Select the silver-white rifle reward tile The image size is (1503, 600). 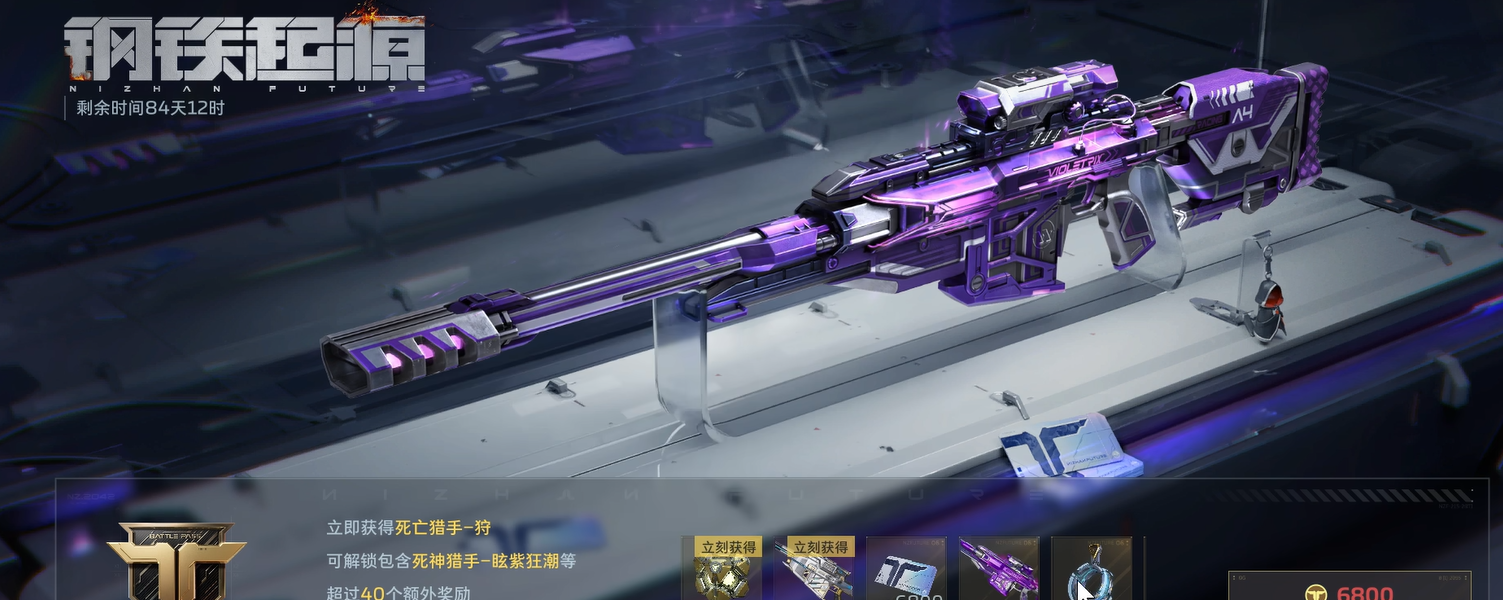814,572
